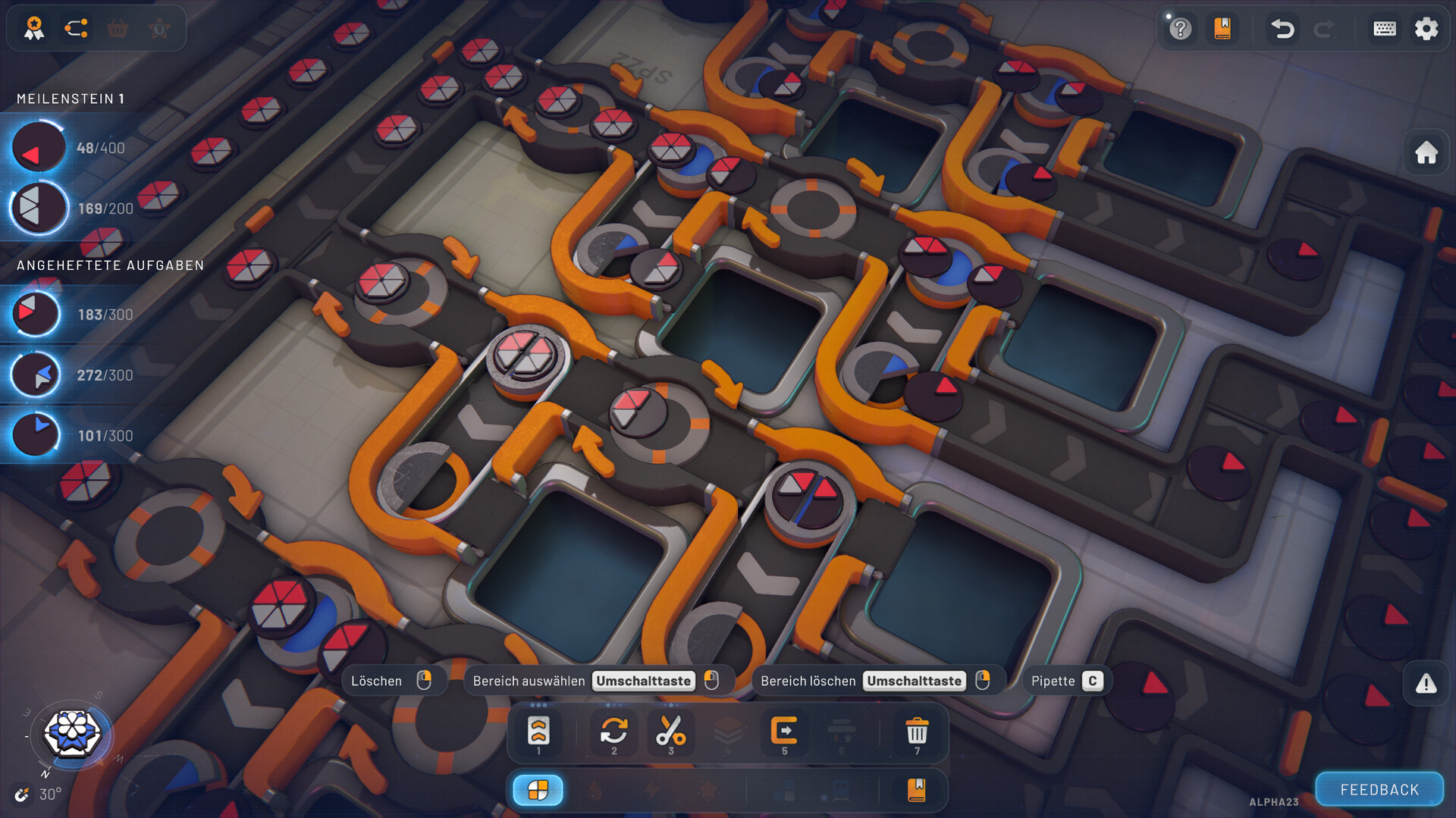The height and width of the screenshot is (818, 1456).
Task: Pick the trash can building
Action: tap(917, 733)
